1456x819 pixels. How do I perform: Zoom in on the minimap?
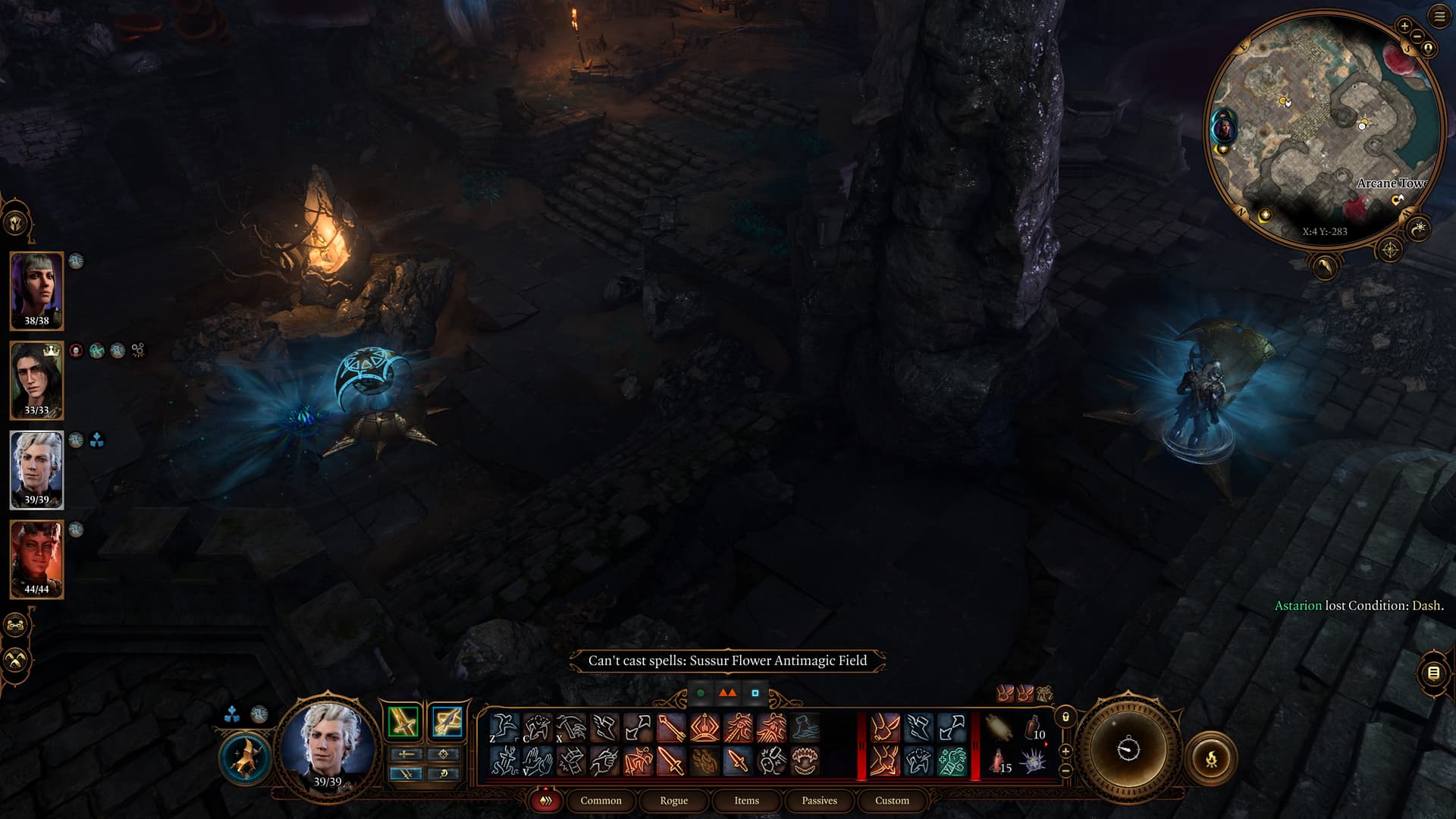click(x=1404, y=27)
